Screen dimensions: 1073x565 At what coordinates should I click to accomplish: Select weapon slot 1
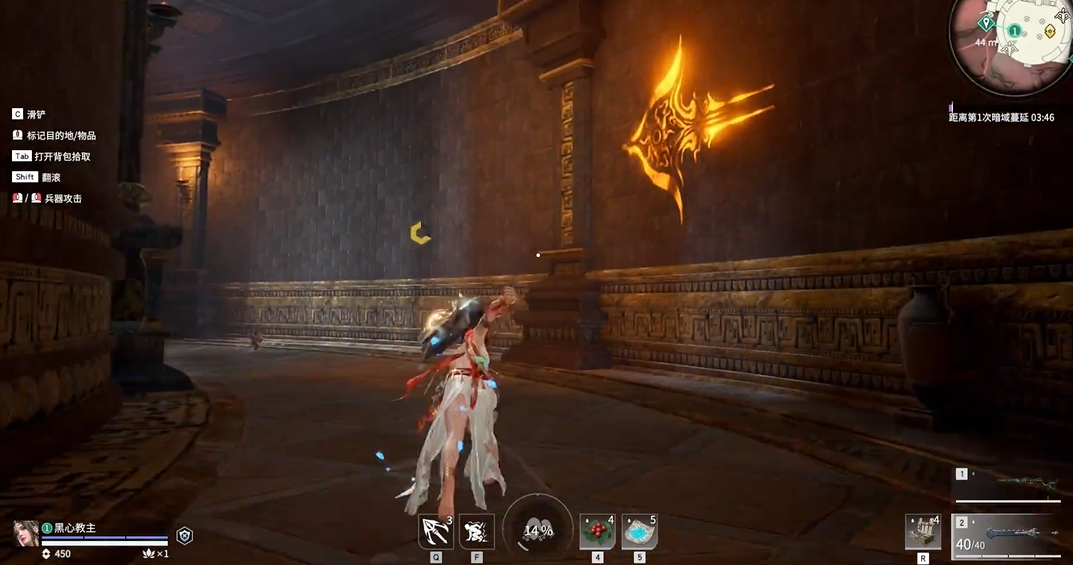click(1008, 484)
